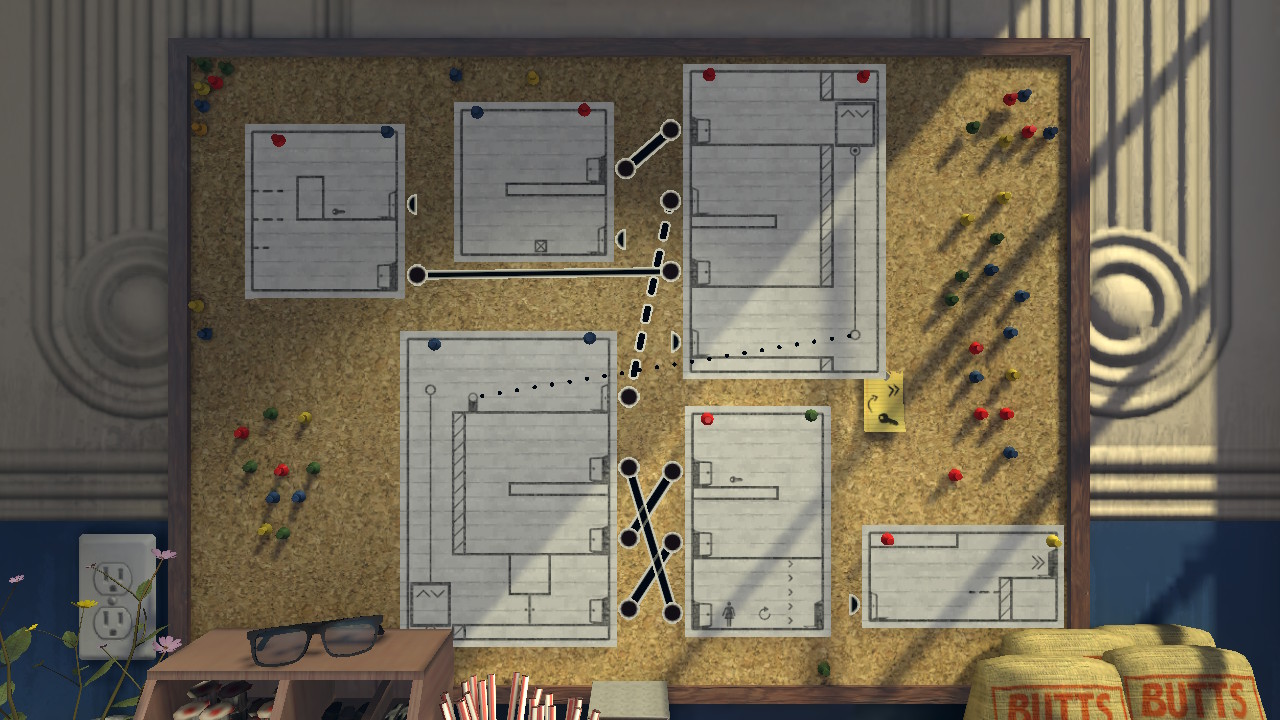Click the white triangle exit port on the tall right panel's edge

(677, 341)
